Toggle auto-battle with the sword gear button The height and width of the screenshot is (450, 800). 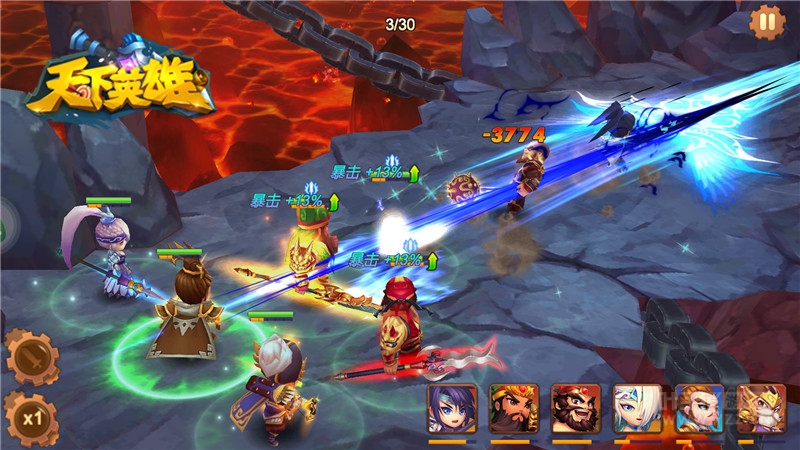29,356
